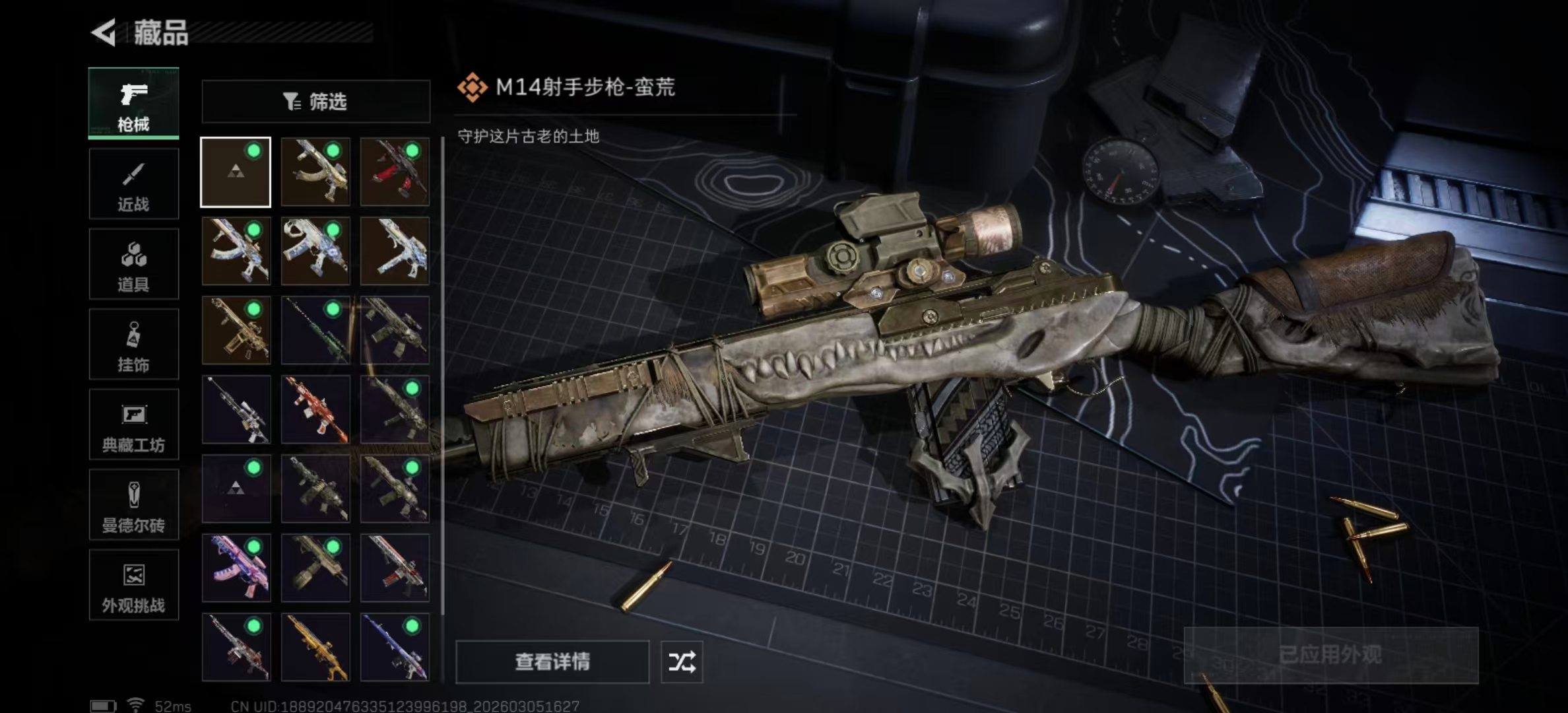Select the 曼德尔砖 category icon
The image size is (1568, 713).
coord(133,504)
